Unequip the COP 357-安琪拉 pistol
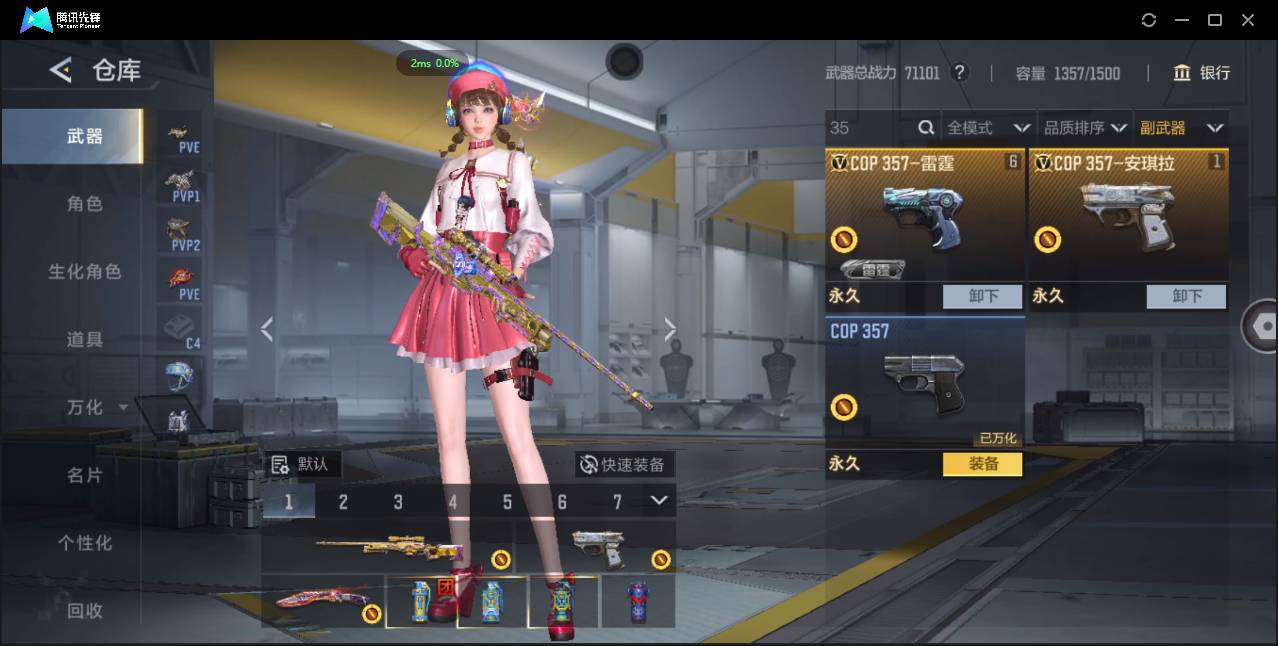 click(x=1186, y=296)
